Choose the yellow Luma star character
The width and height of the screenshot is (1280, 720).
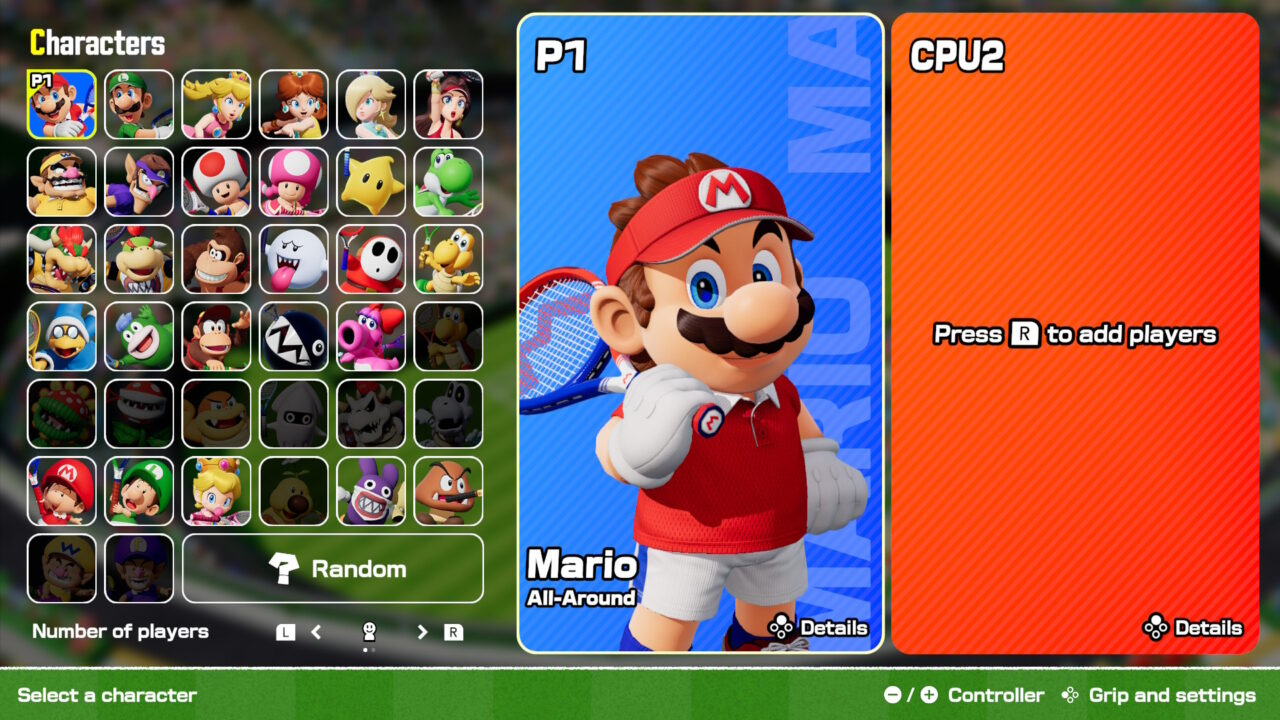coord(371,182)
